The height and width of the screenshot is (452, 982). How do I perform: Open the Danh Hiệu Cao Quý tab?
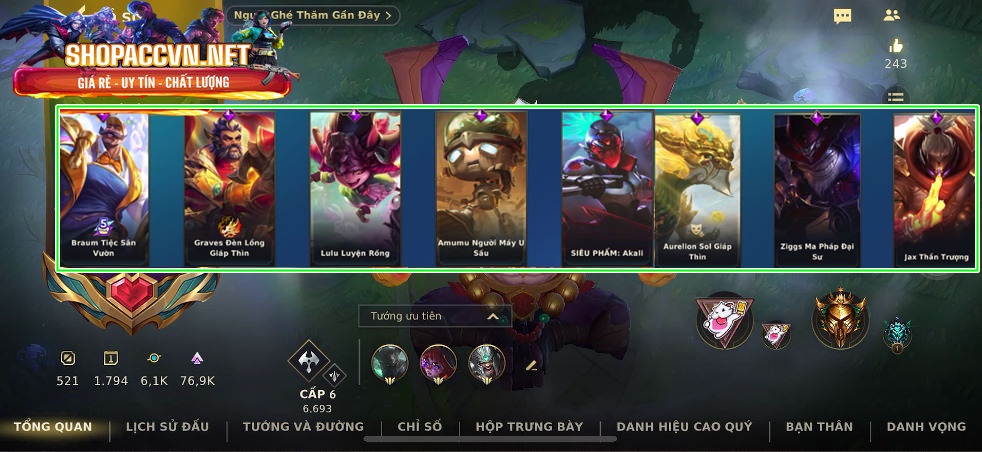[684, 427]
